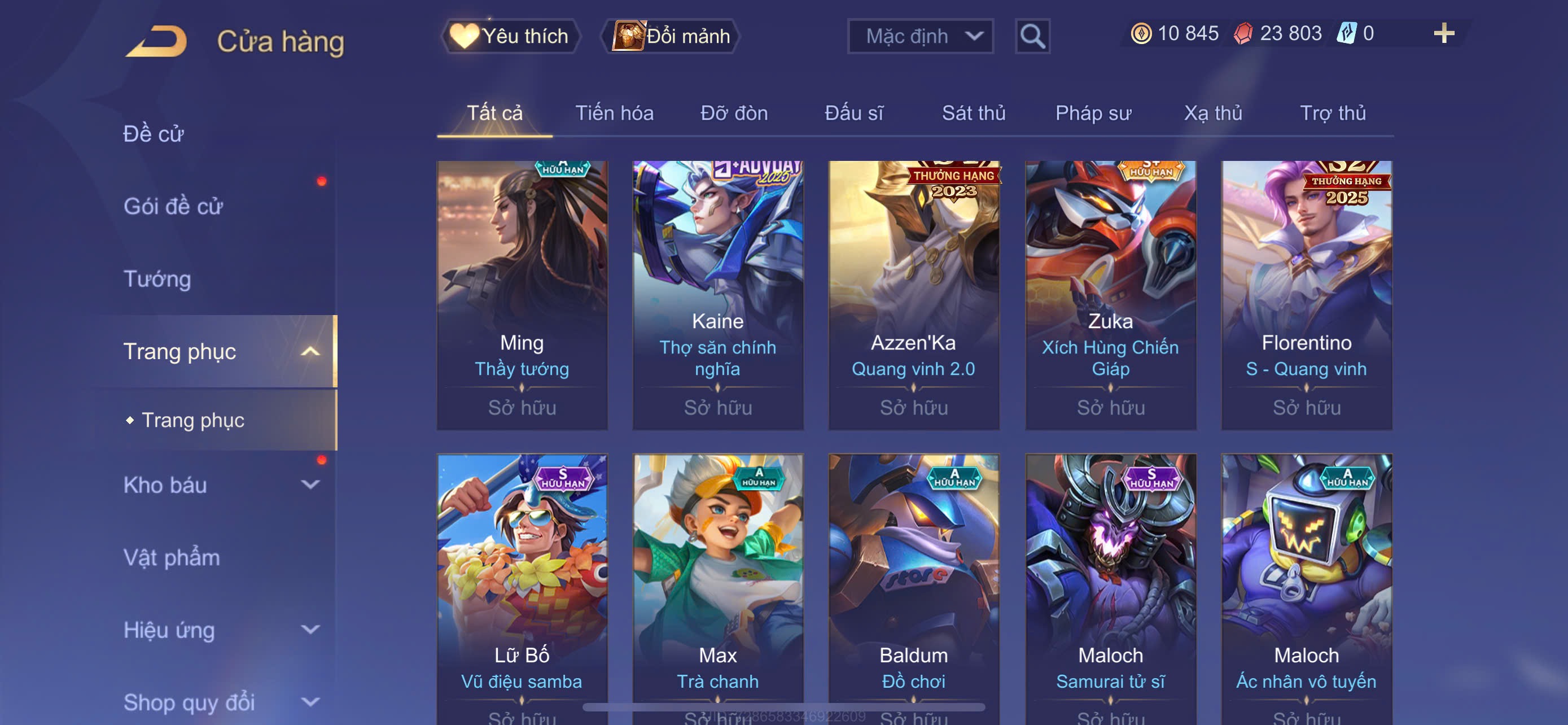Click the magnifying glass search button
1568x725 pixels.
click(1032, 37)
